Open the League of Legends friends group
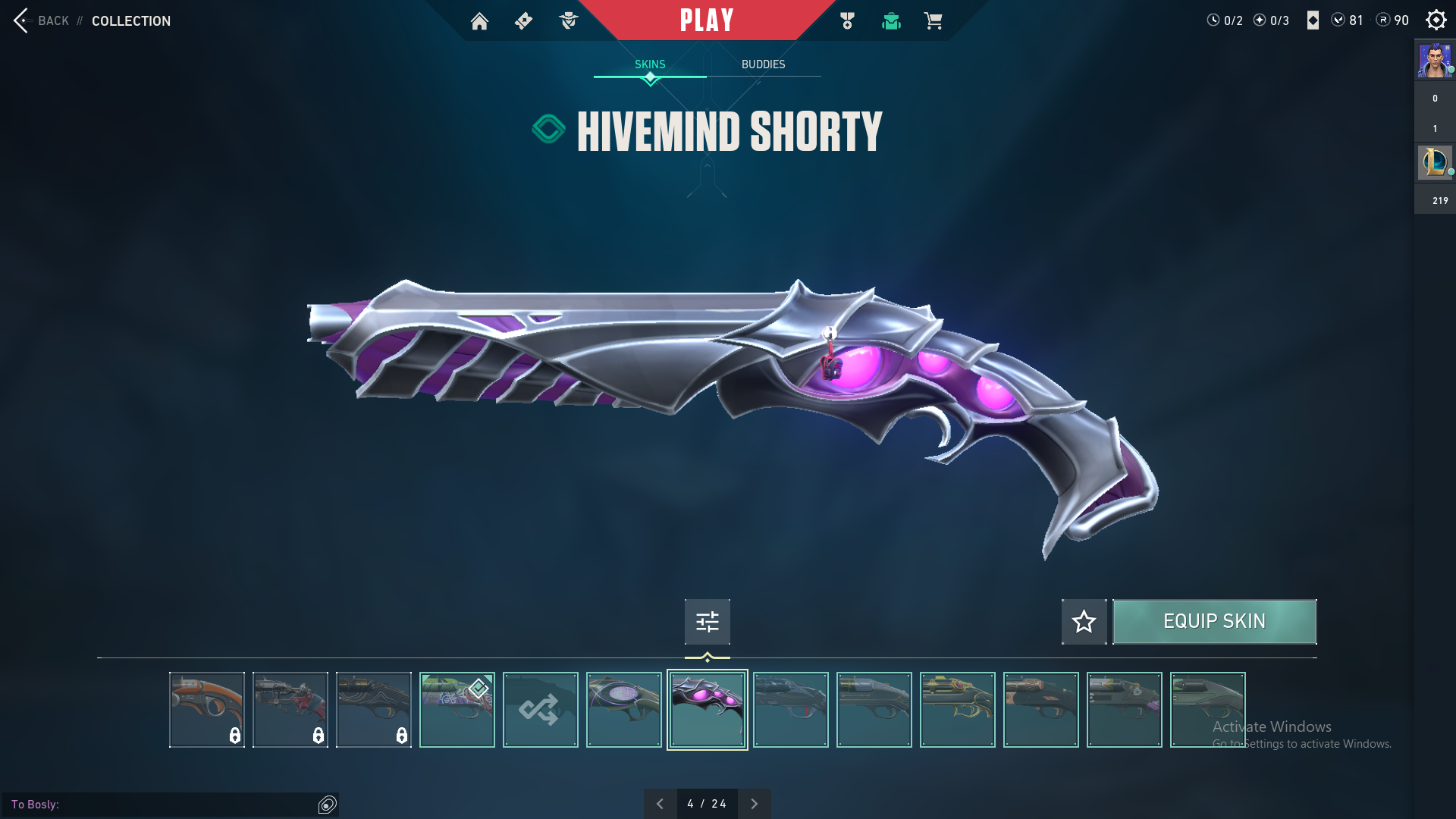 1435,162
